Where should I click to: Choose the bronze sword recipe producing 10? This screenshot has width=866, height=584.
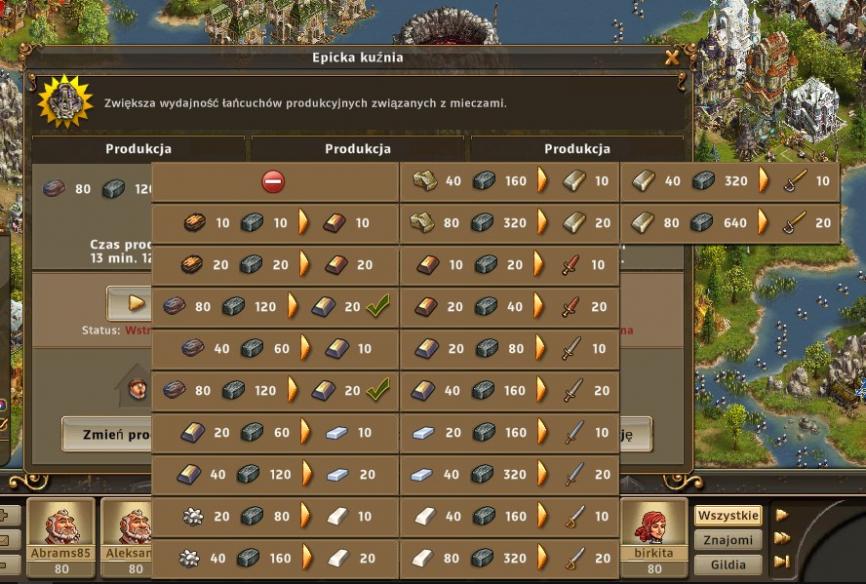pos(509,265)
